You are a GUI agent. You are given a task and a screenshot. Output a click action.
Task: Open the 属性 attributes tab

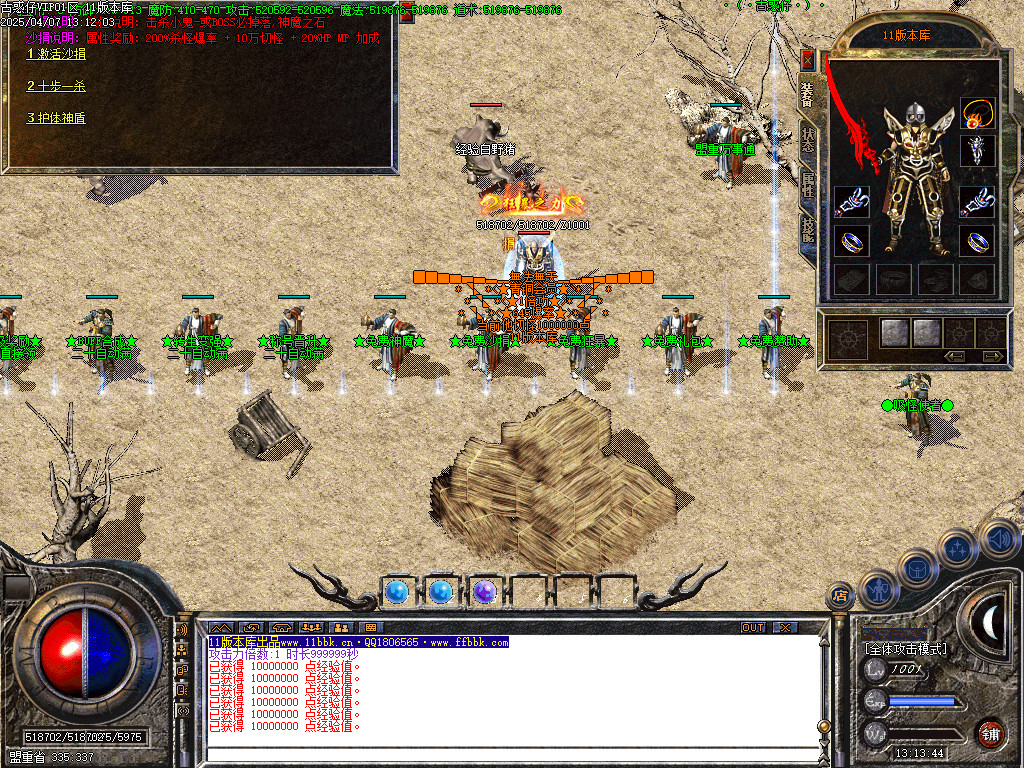pyautogui.click(x=808, y=186)
